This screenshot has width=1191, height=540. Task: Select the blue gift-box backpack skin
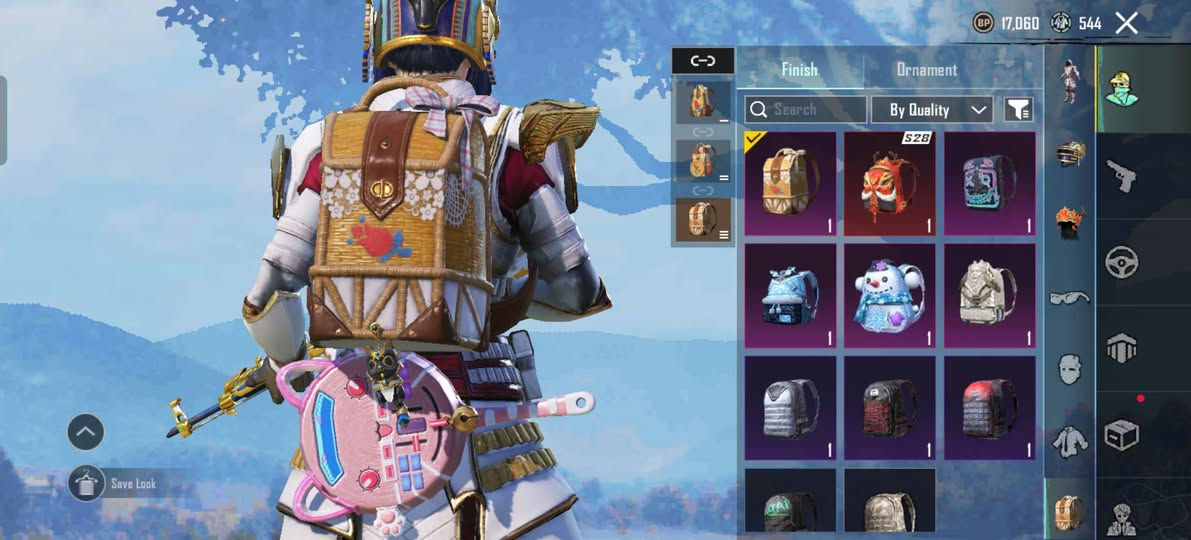click(790, 296)
